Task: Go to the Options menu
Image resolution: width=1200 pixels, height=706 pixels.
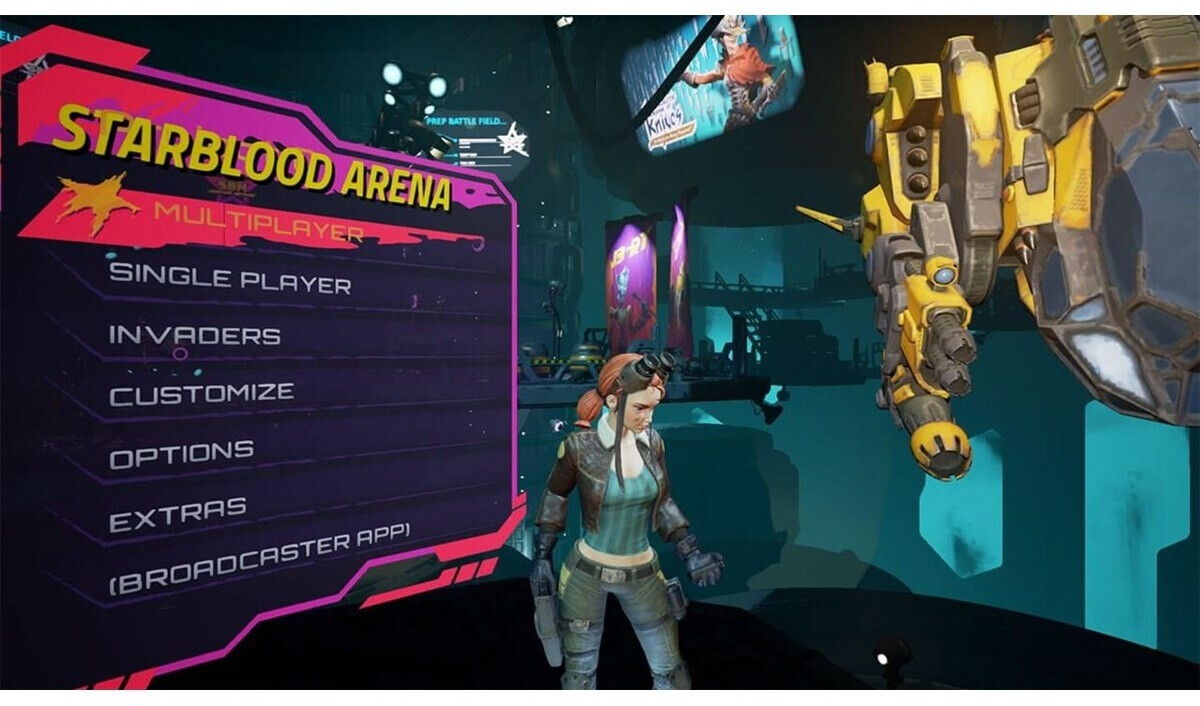Action: coord(181,454)
